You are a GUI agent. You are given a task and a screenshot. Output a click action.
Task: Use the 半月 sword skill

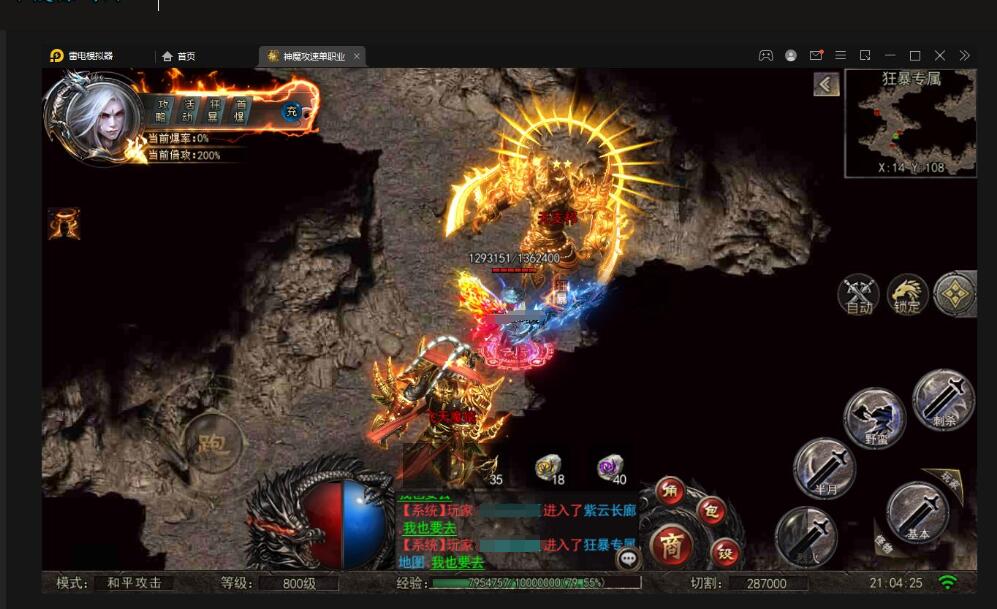[824, 467]
